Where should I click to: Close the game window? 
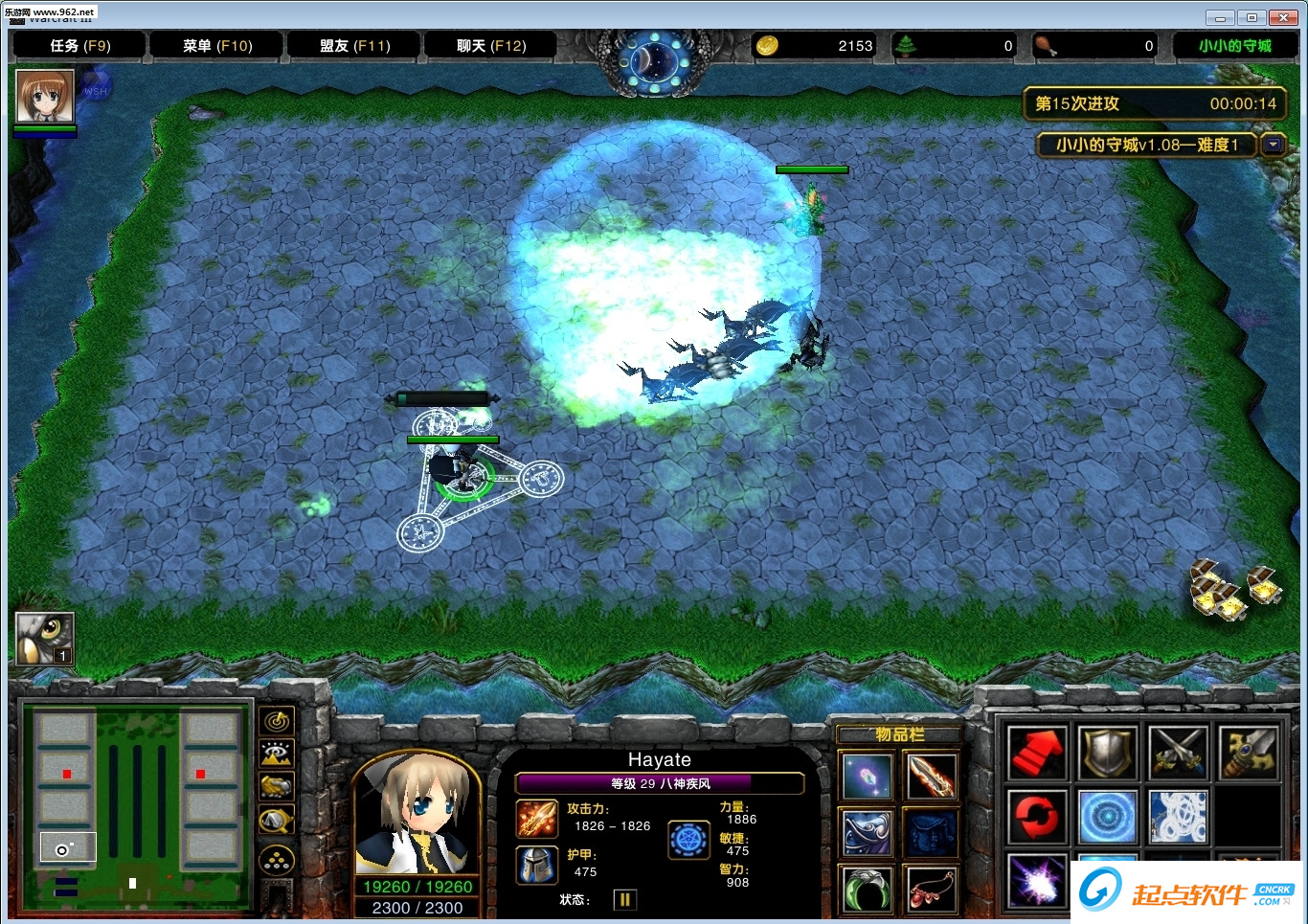(x=1282, y=17)
